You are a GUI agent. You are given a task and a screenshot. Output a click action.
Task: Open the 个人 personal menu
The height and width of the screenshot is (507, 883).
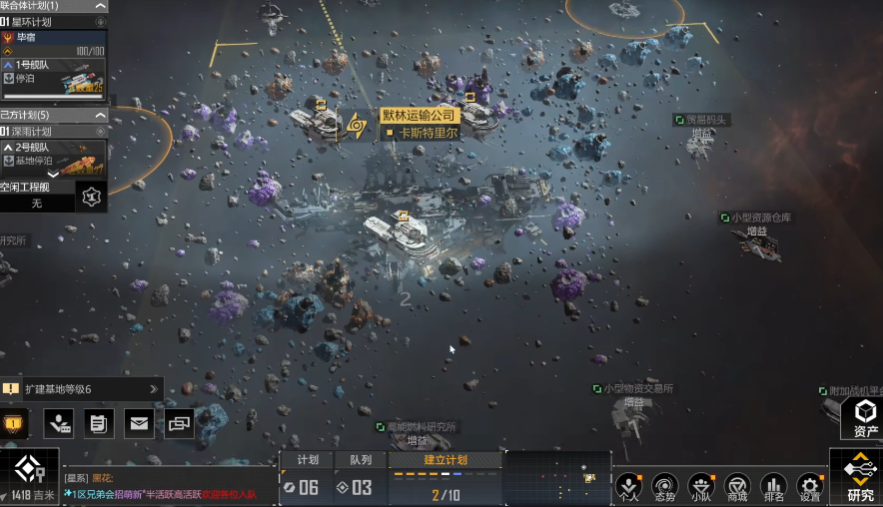coord(628,487)
